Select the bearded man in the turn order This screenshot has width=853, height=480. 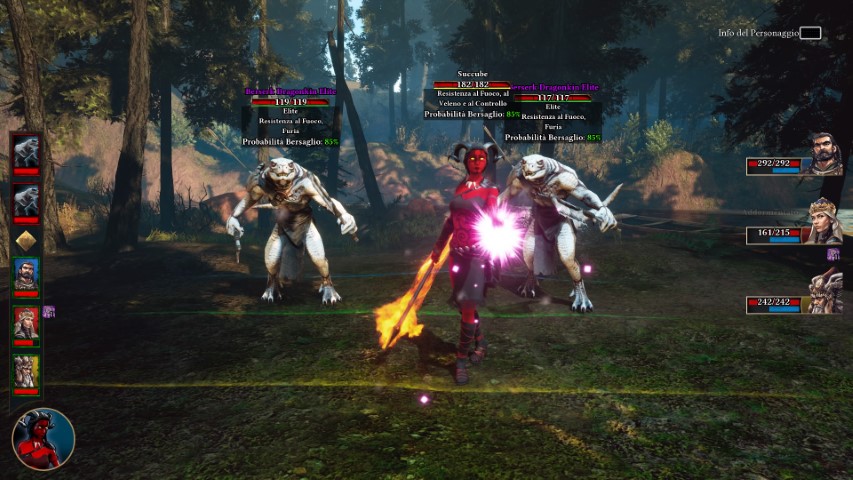pyautogui.click(x=26, y=274)
